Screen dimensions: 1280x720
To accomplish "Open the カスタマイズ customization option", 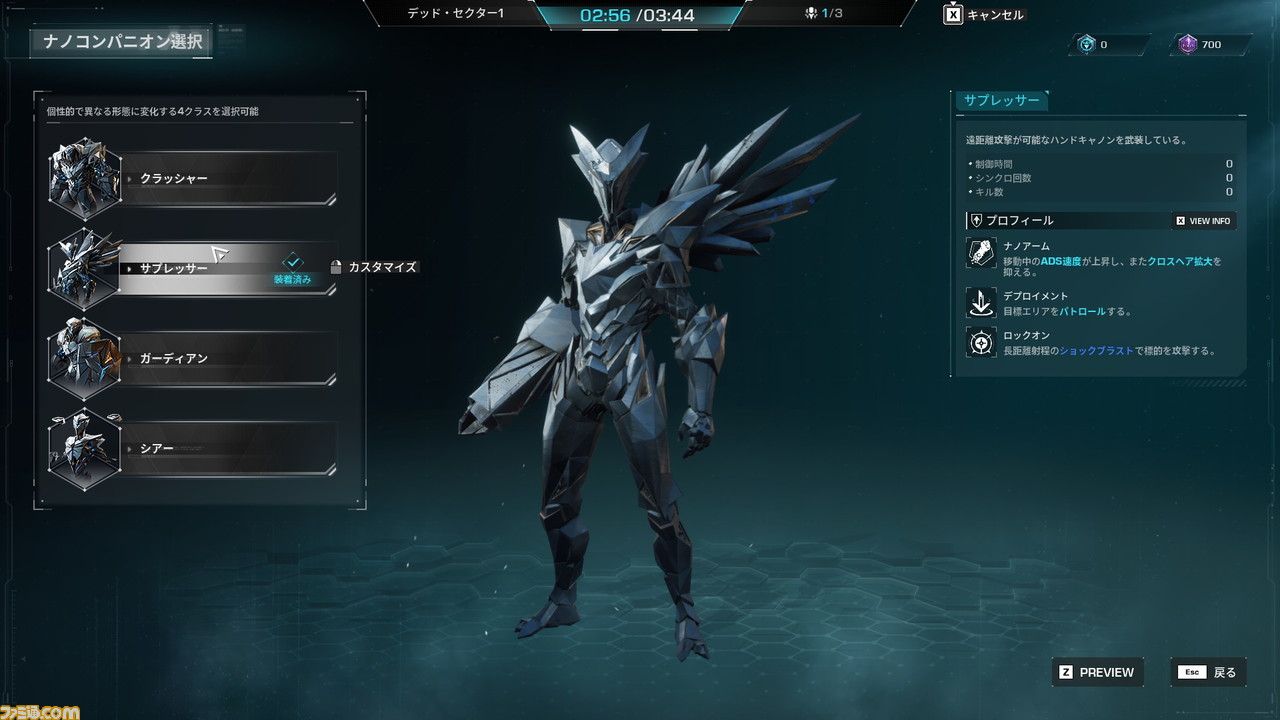I will click(374, 267).
